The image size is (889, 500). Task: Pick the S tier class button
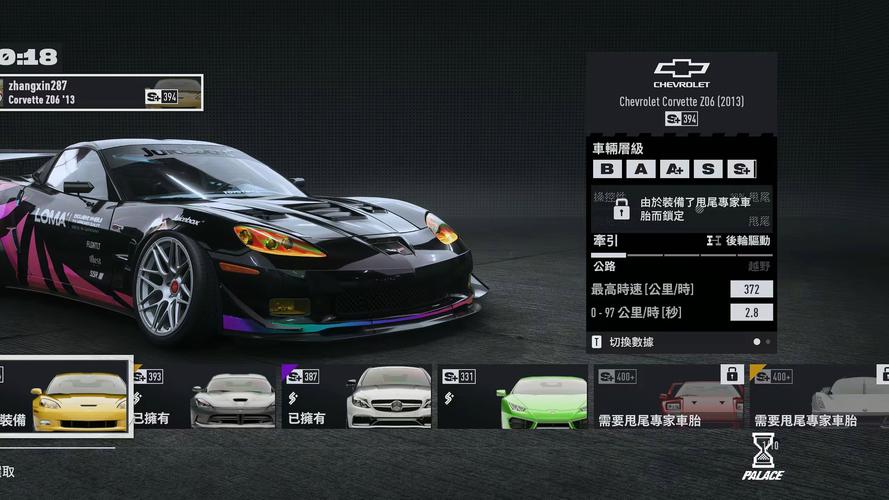708,169
